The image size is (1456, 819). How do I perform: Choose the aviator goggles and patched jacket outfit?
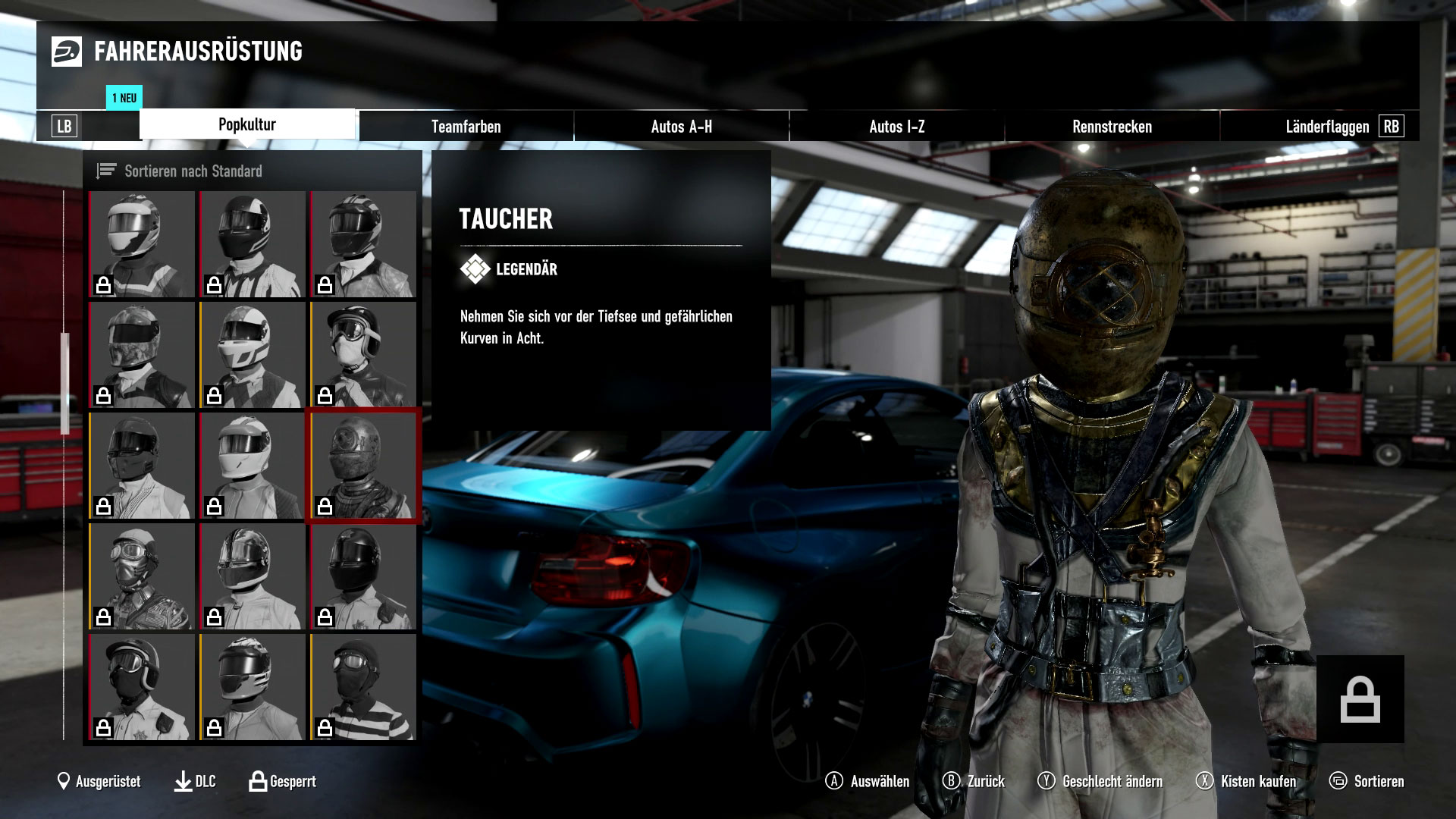(142, 576)
